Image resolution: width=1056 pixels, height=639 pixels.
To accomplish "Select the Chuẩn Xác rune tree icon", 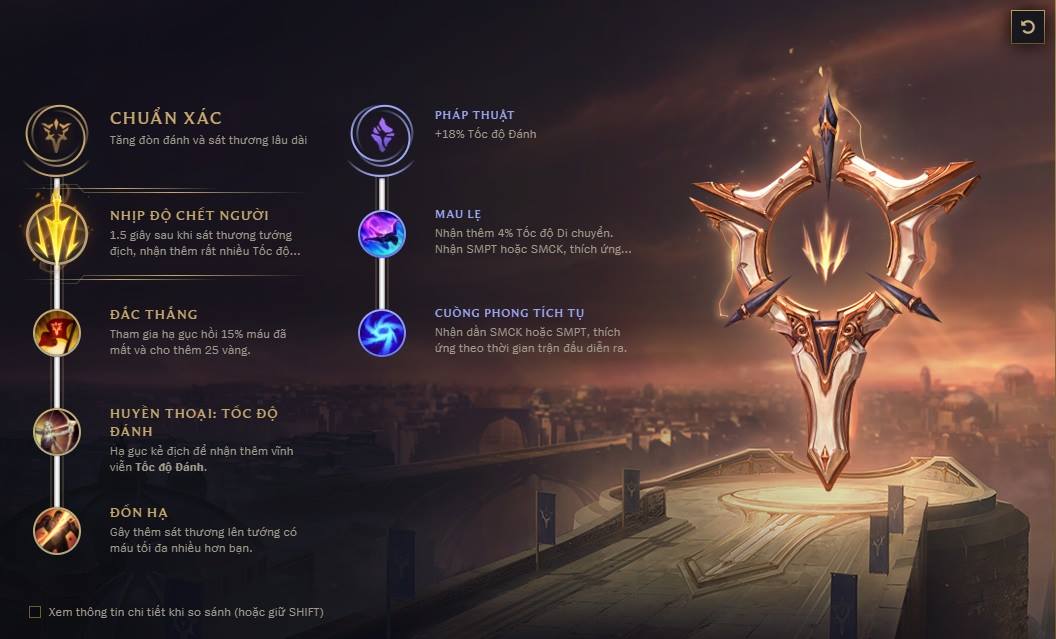I will pos(56,133).
